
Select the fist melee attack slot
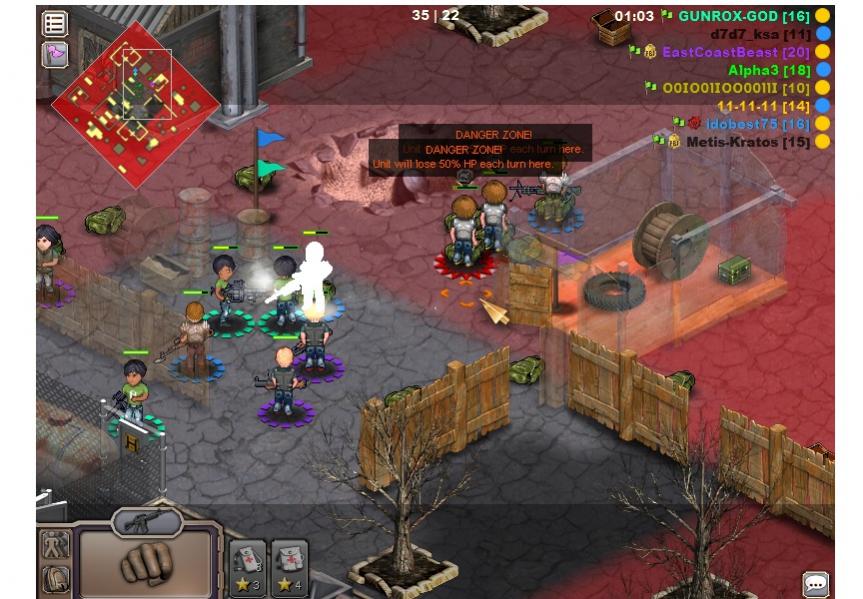tap(146, 563)
